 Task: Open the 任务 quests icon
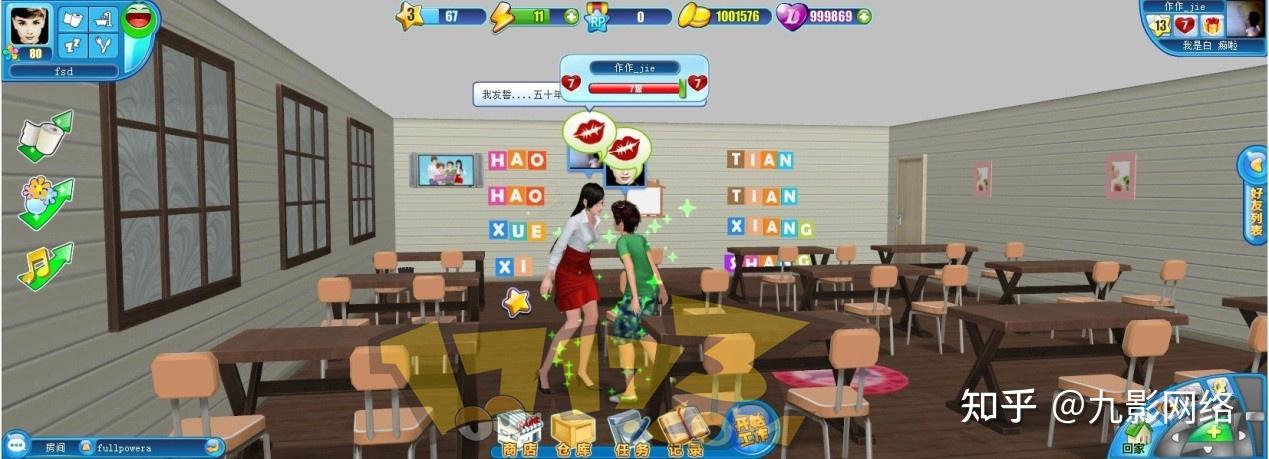pos(627,430)
